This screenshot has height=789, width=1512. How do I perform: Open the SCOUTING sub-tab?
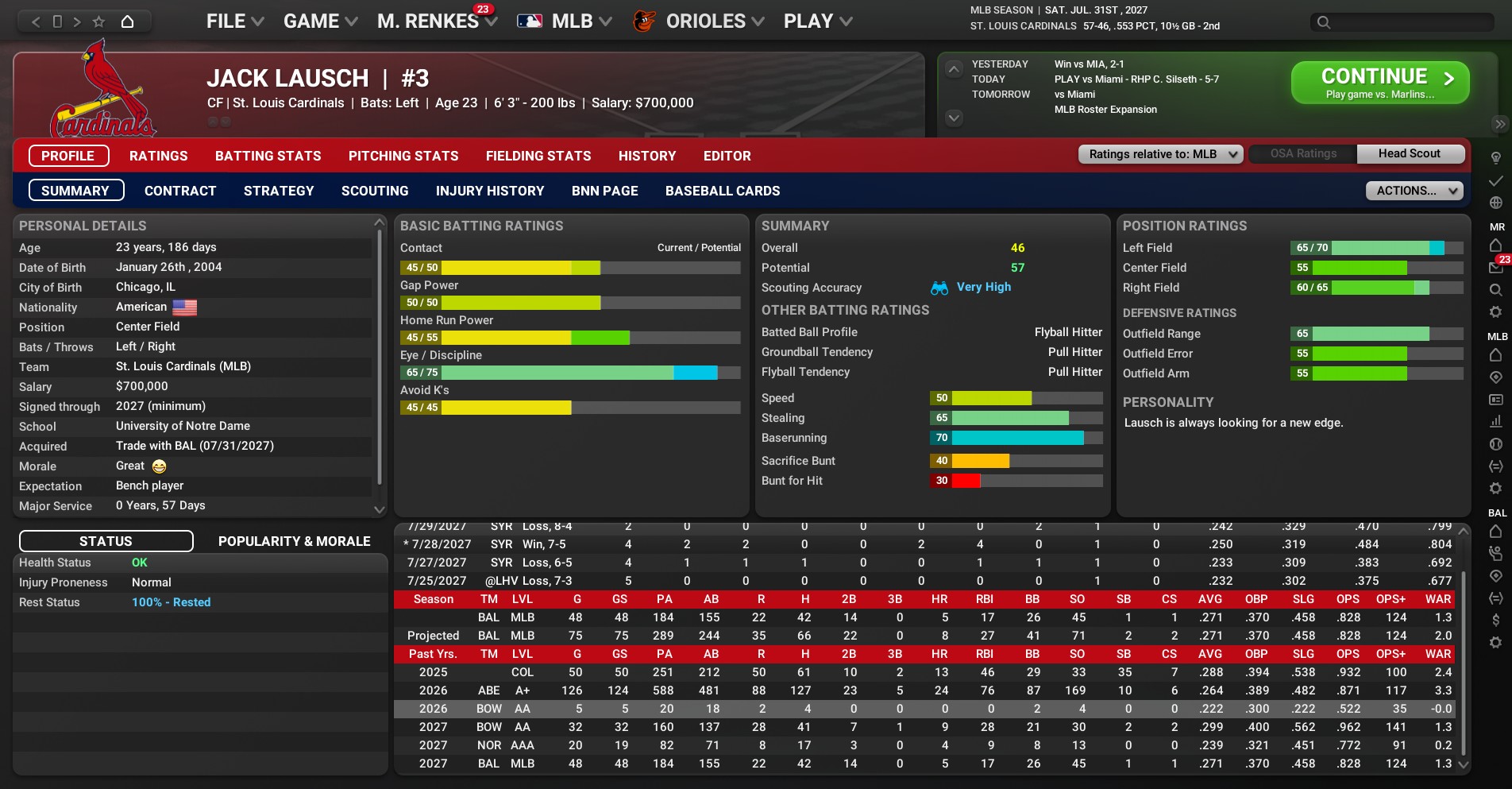[375, 191]
